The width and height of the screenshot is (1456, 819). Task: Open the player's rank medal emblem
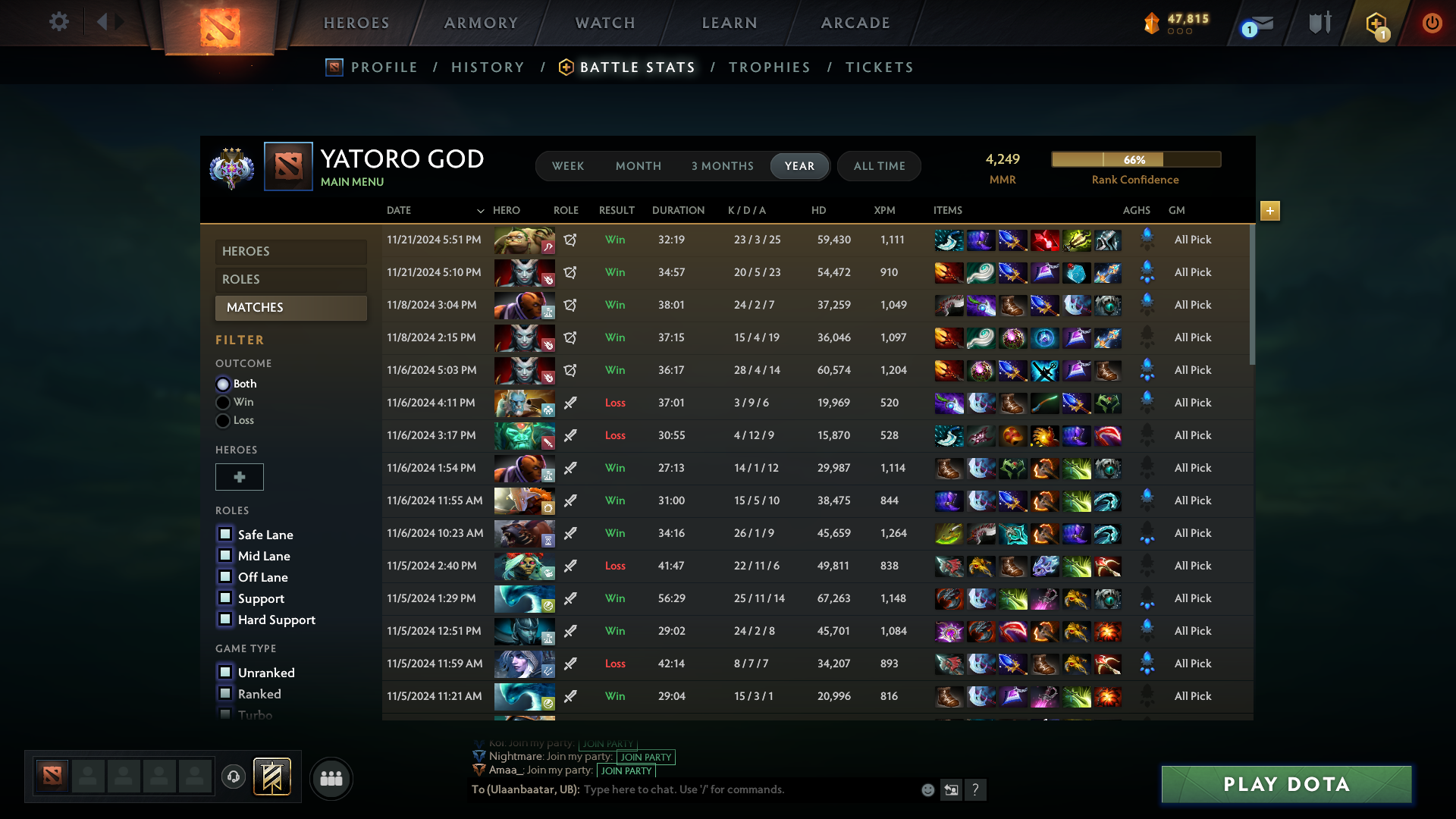[x=231, y=168]
